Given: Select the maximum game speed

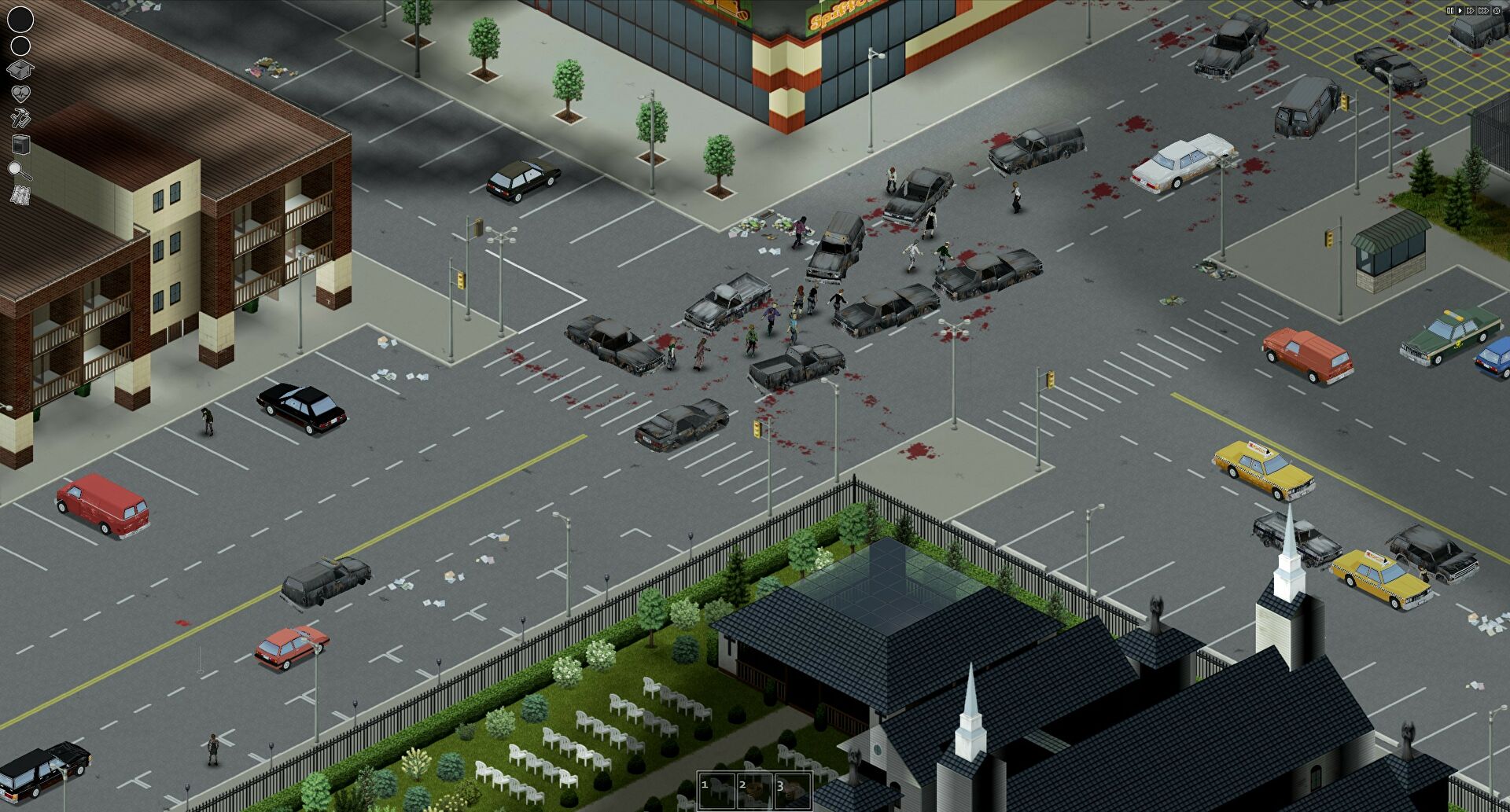Looking at the screenshot, I should [1484, 10].
